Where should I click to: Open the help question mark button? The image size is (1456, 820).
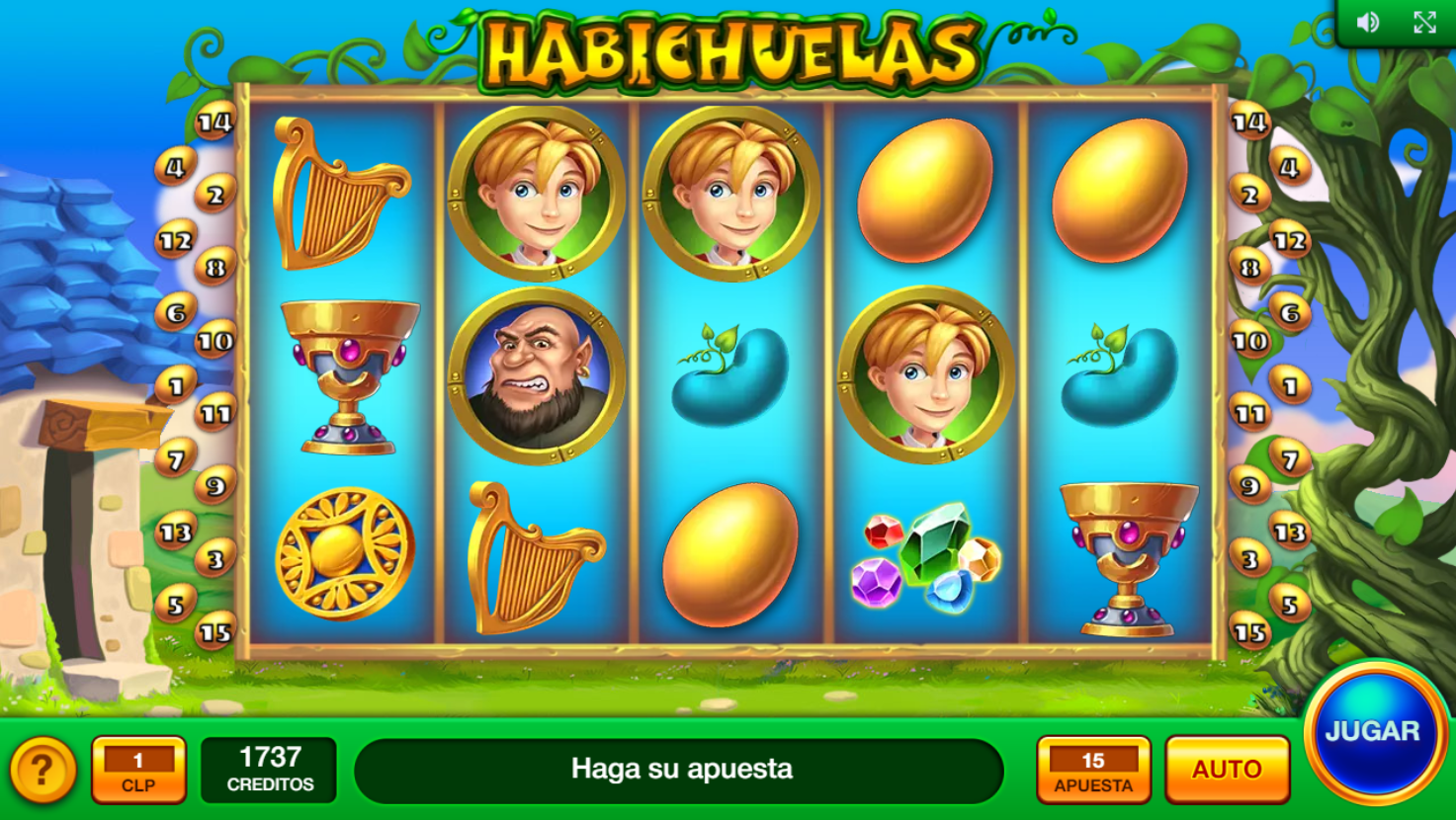[43, 770]
